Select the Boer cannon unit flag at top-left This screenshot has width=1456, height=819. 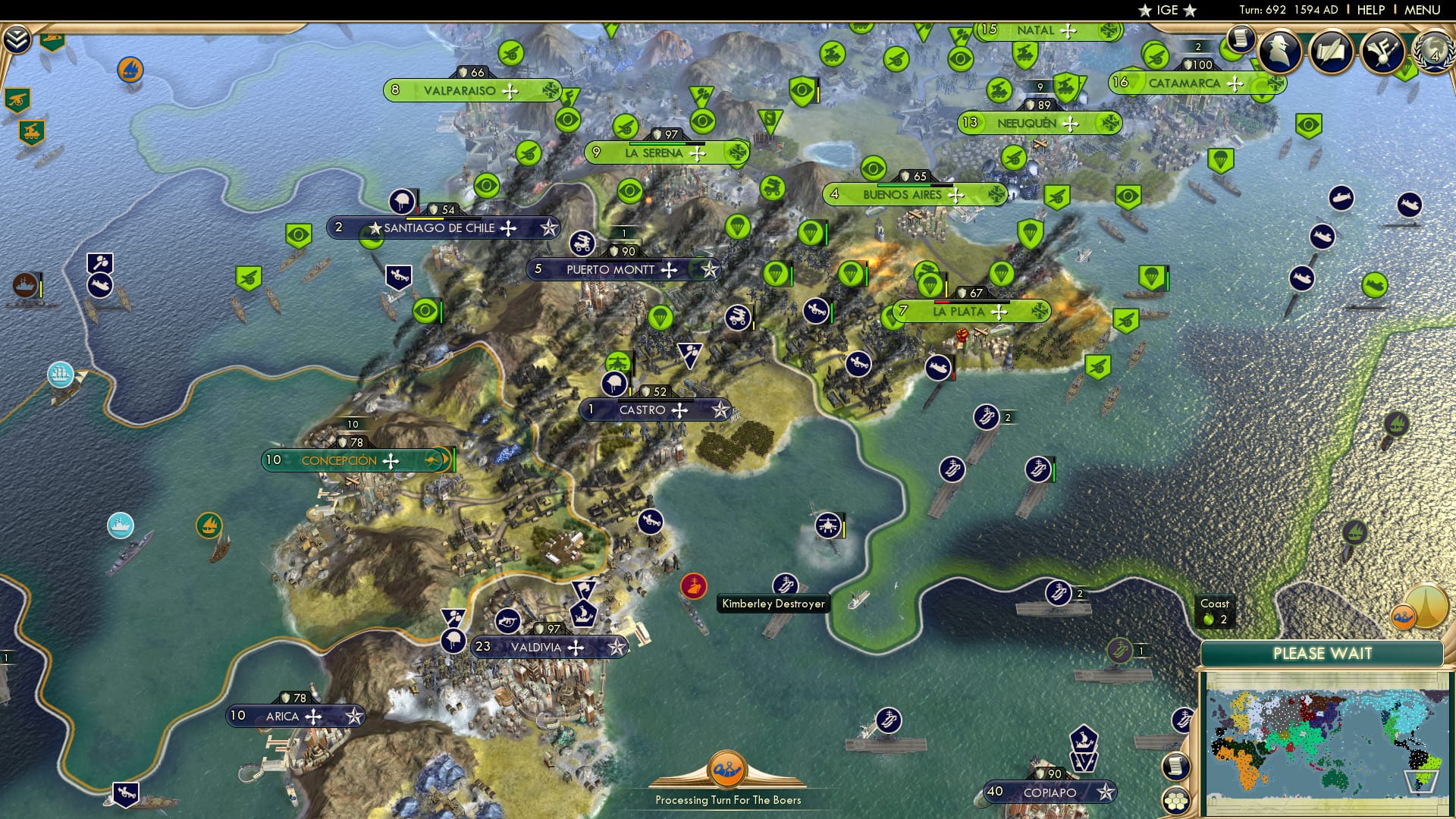(x=17, y=99)
